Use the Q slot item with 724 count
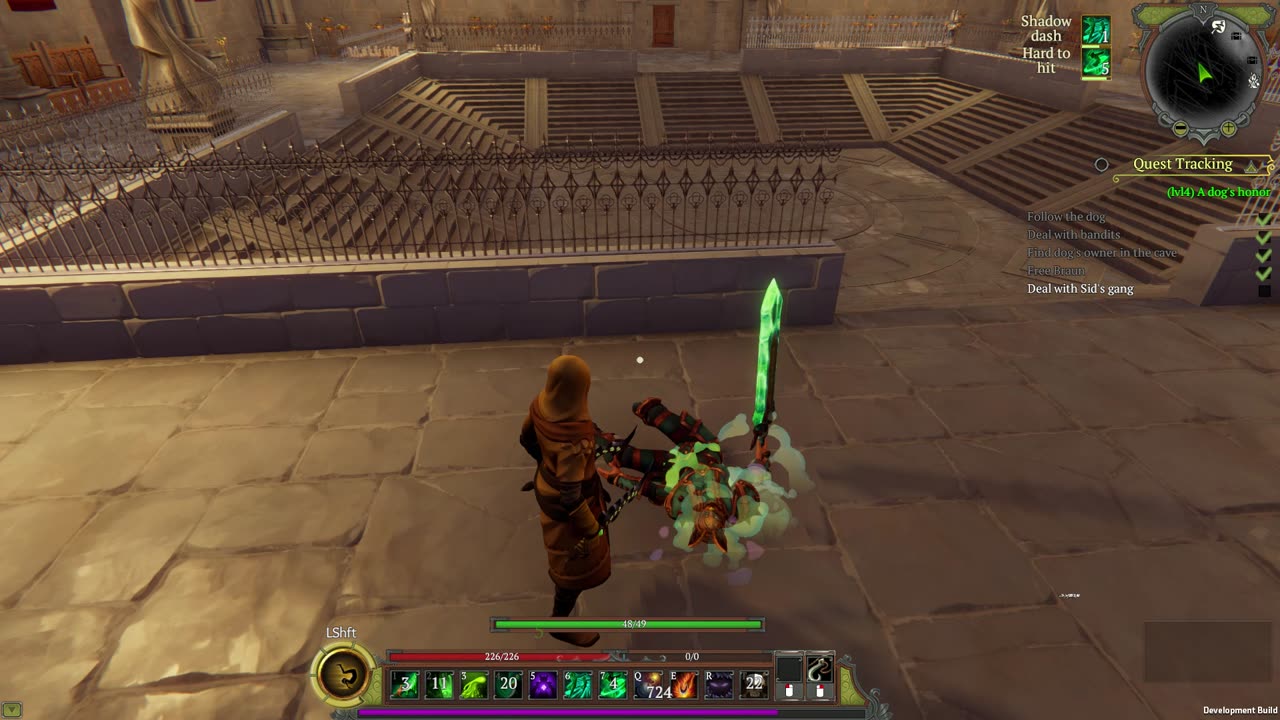The height and width of the screenshot is (720, 1280). pos(653,685)
